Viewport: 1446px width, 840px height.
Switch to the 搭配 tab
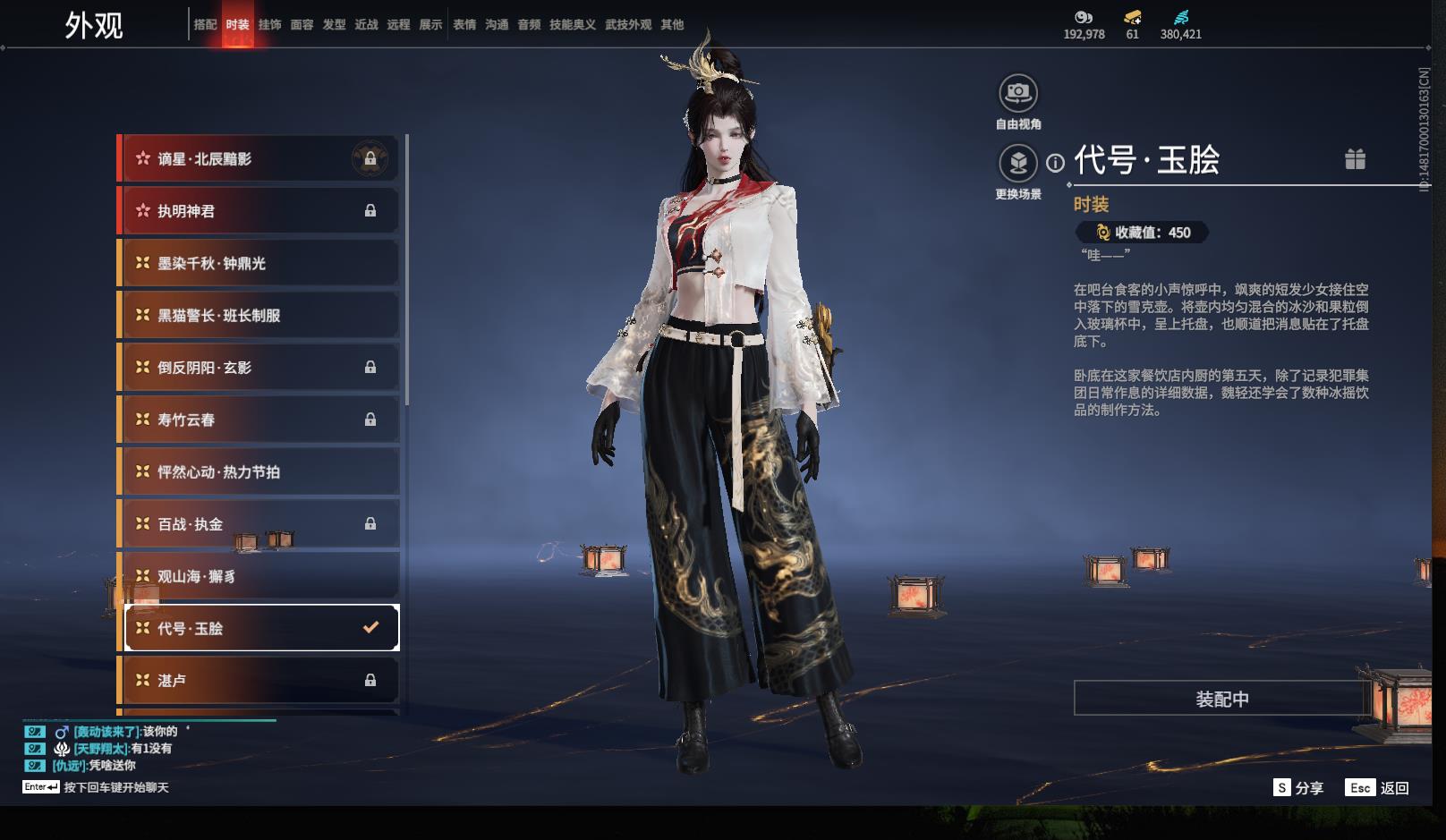tap(205, 25)
